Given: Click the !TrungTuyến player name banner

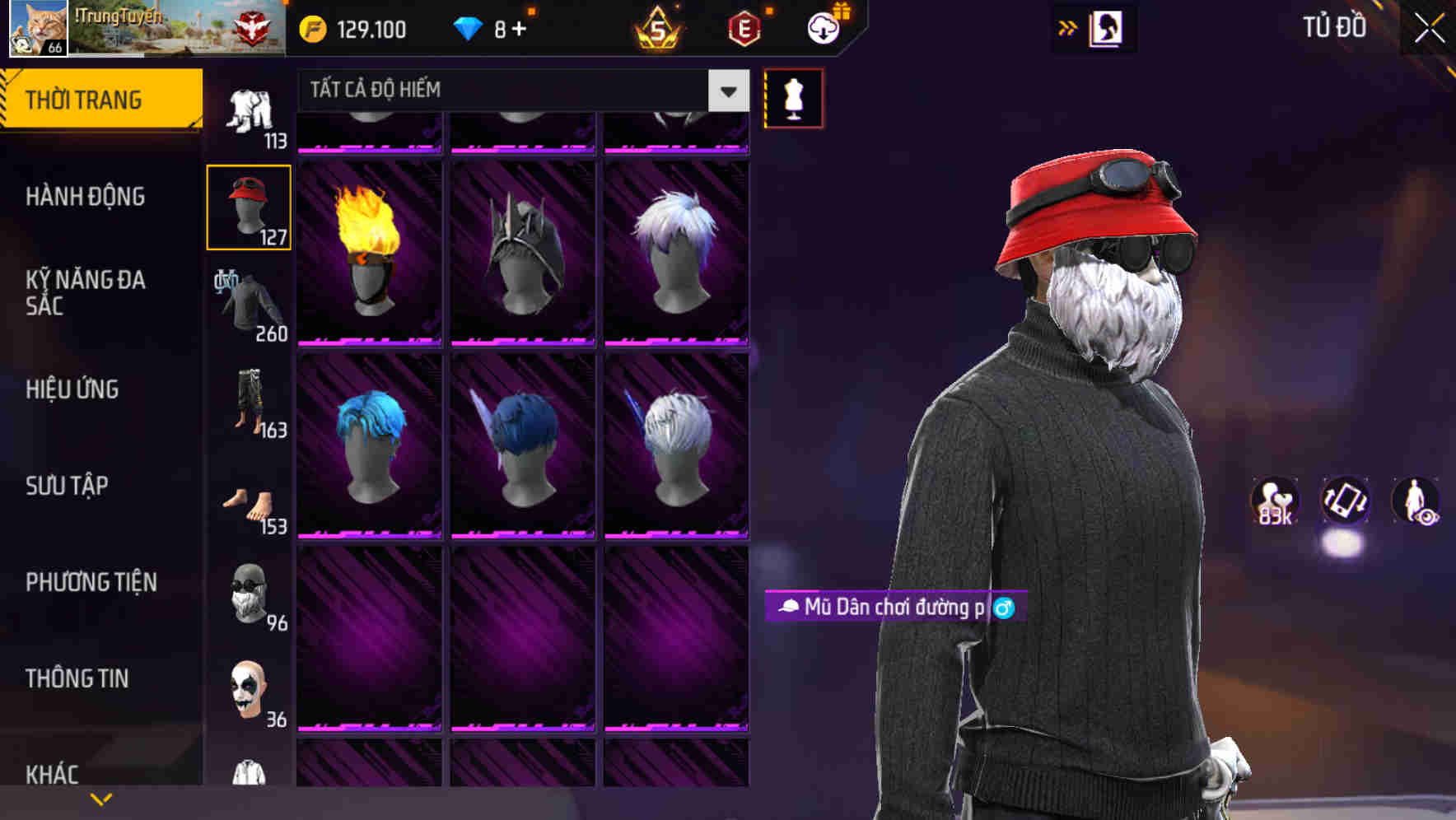Looking at the screenshot, I should click(119, 16).
